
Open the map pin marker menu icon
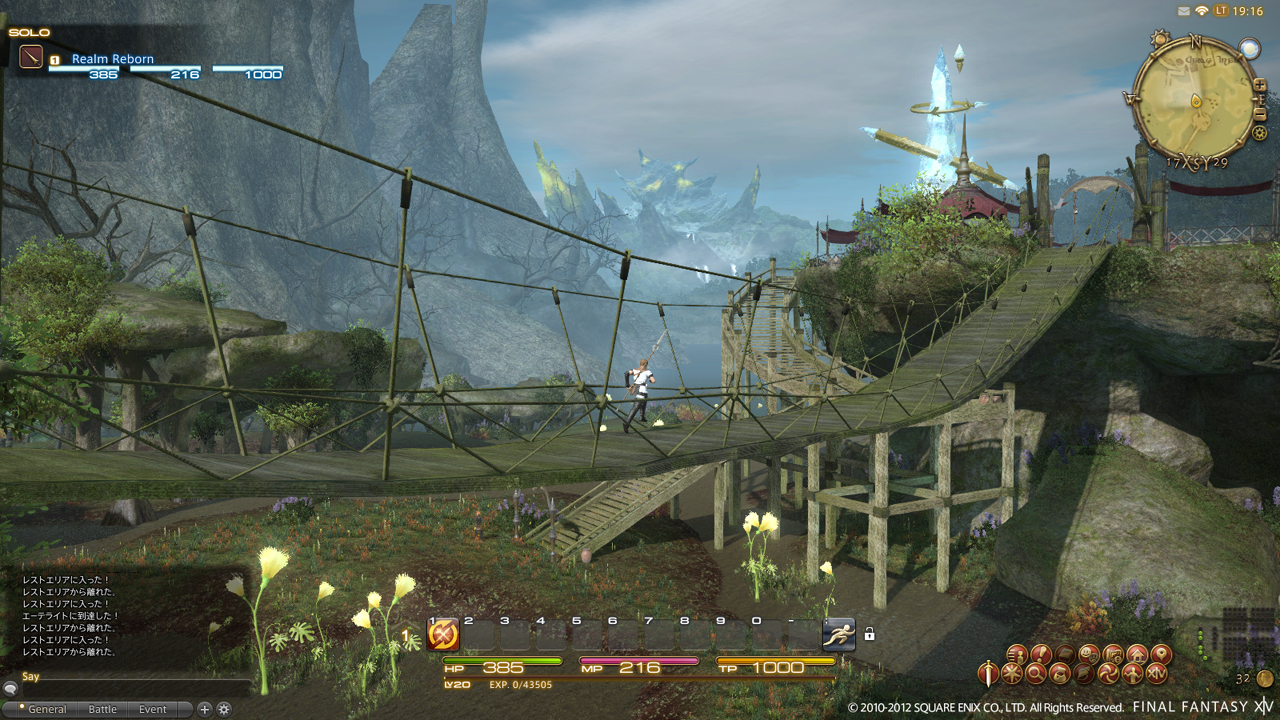coord(1161,654)
